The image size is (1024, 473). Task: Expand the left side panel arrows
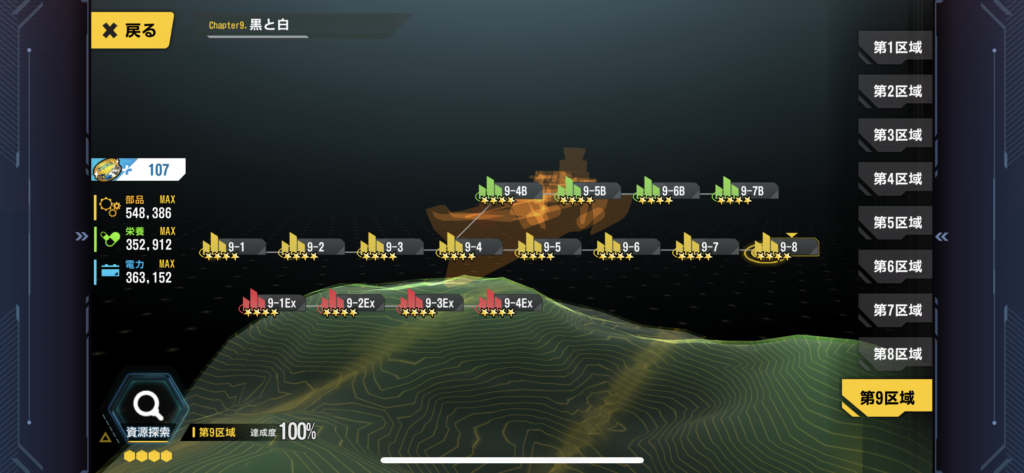pos(80,237)
